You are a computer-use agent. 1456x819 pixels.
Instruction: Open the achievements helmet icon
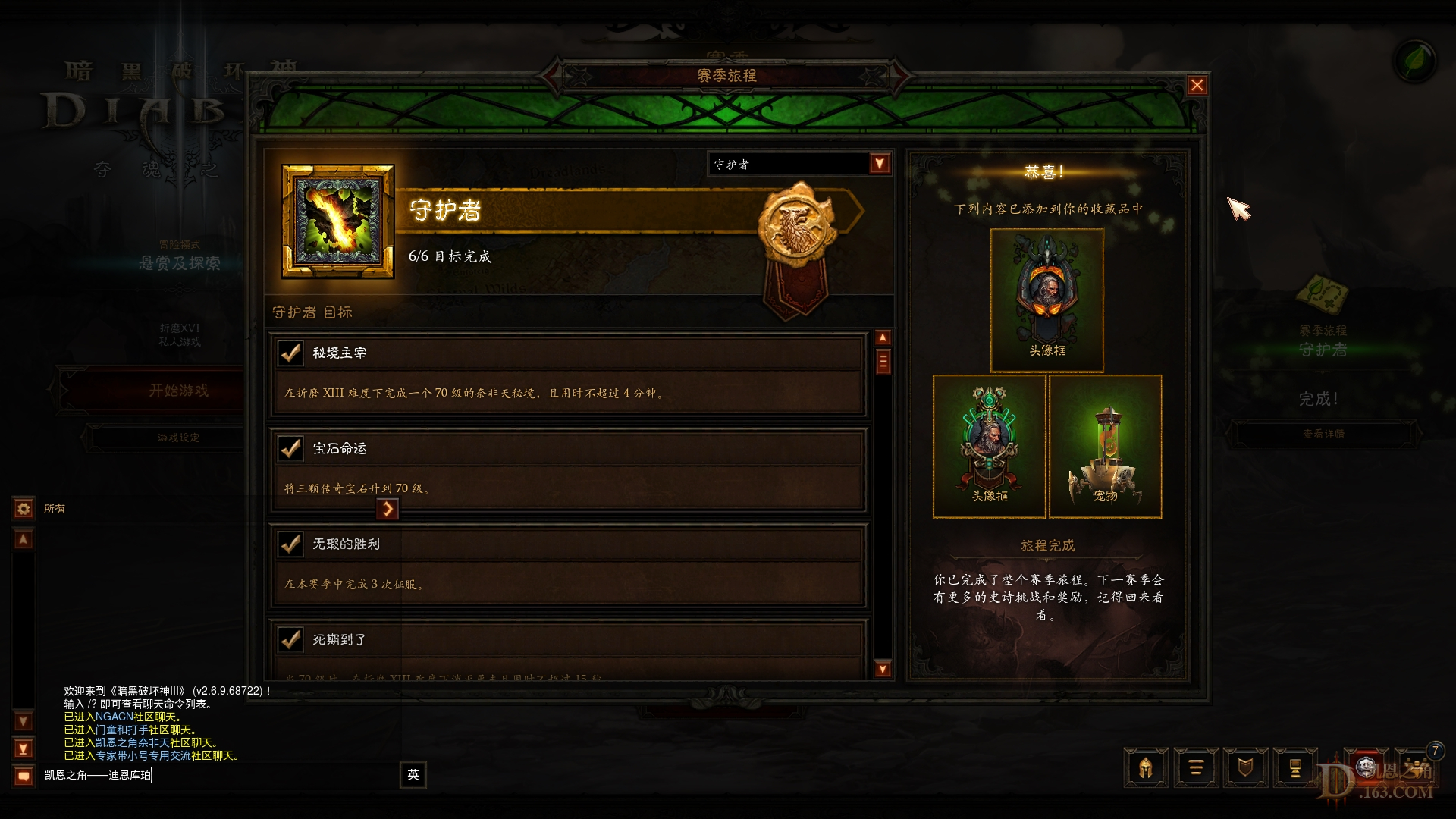tap(1145, 767)
